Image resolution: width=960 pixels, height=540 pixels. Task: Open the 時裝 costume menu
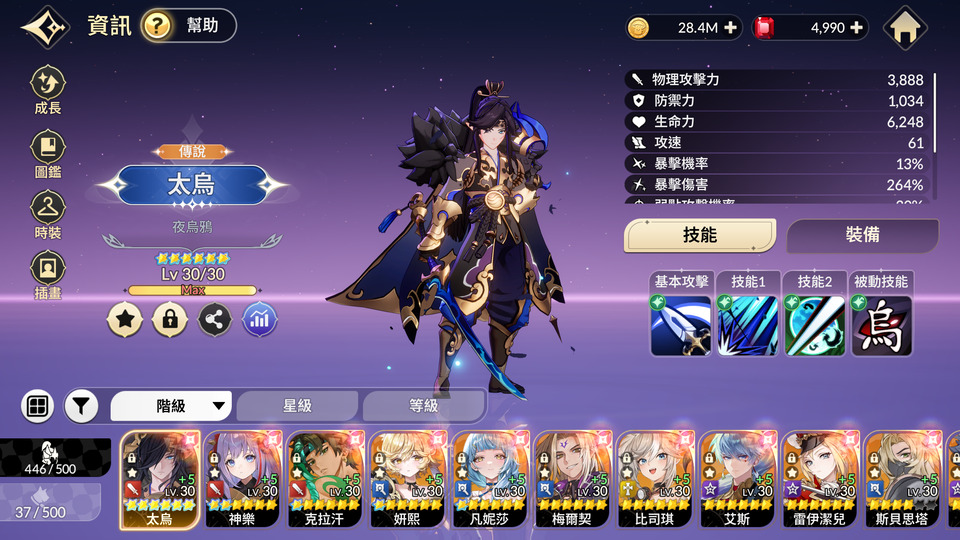click(47, 216)
